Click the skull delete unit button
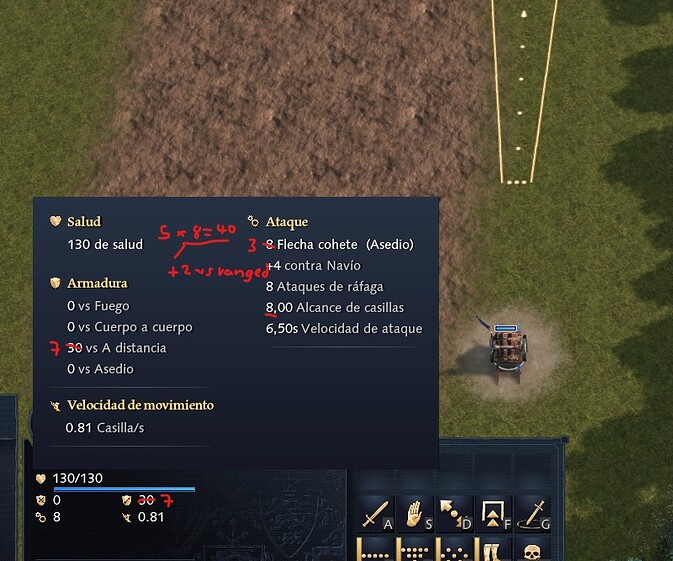Viewport: 673px width, 561px height. (532, 550)
